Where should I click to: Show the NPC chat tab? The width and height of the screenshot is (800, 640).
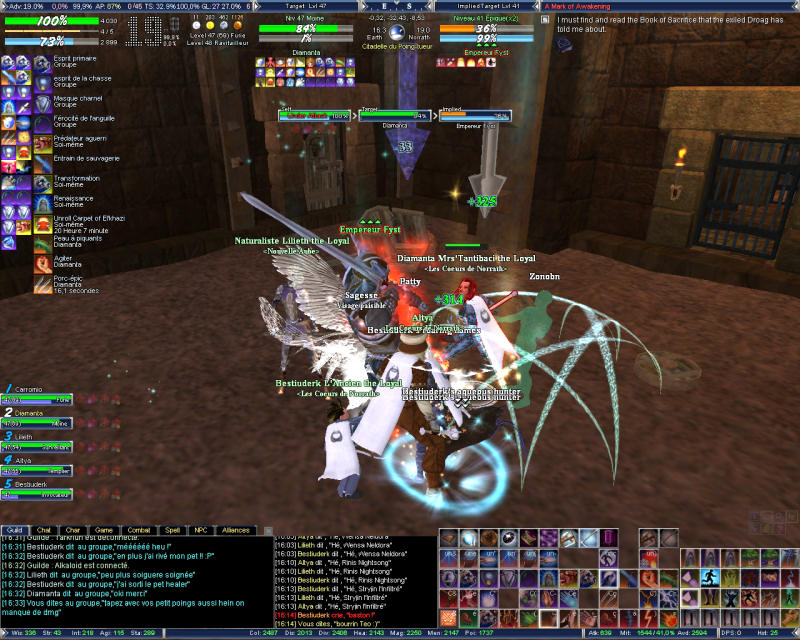coord(201,530)
